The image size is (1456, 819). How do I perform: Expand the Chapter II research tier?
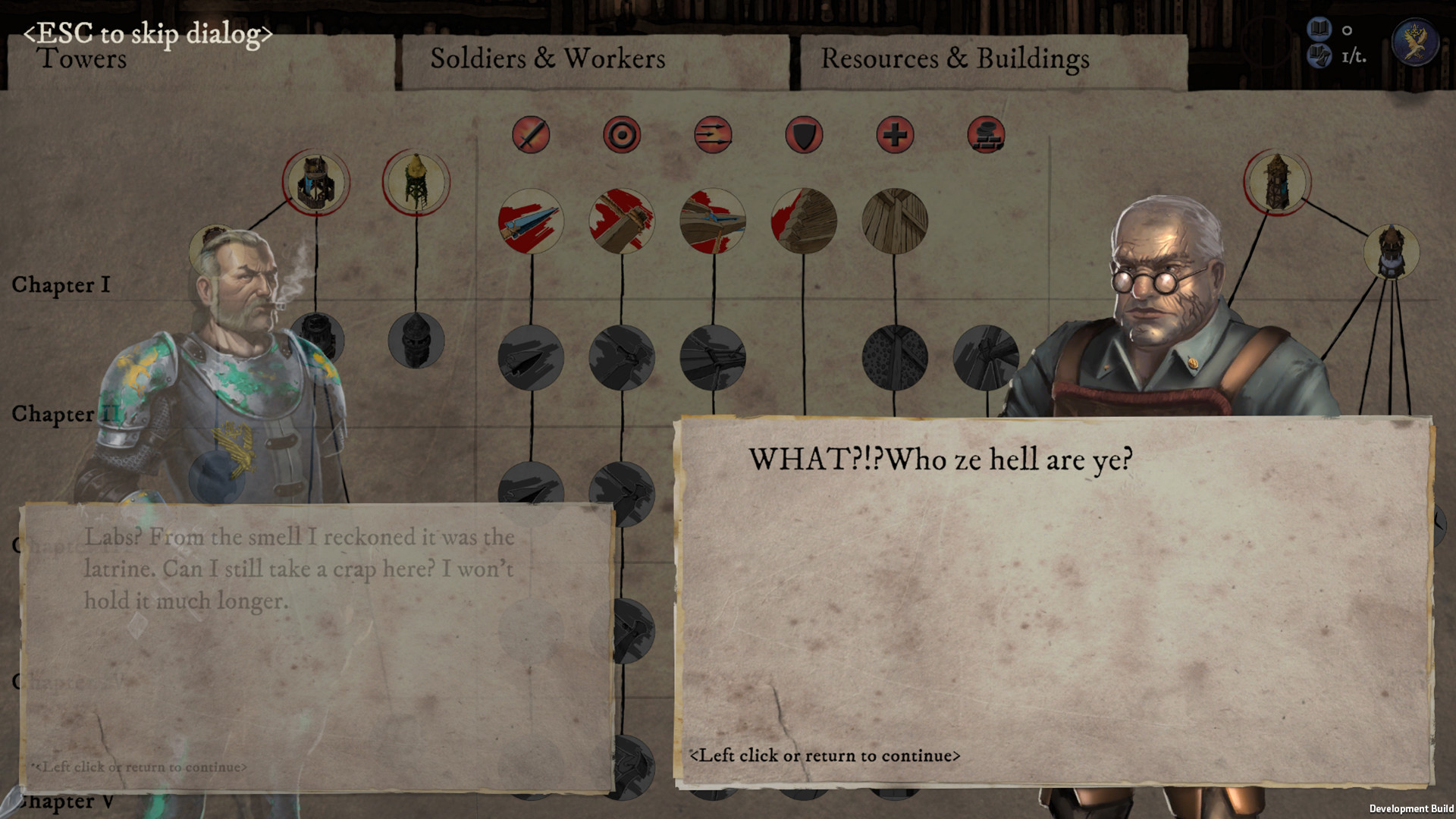coord(66,415)
